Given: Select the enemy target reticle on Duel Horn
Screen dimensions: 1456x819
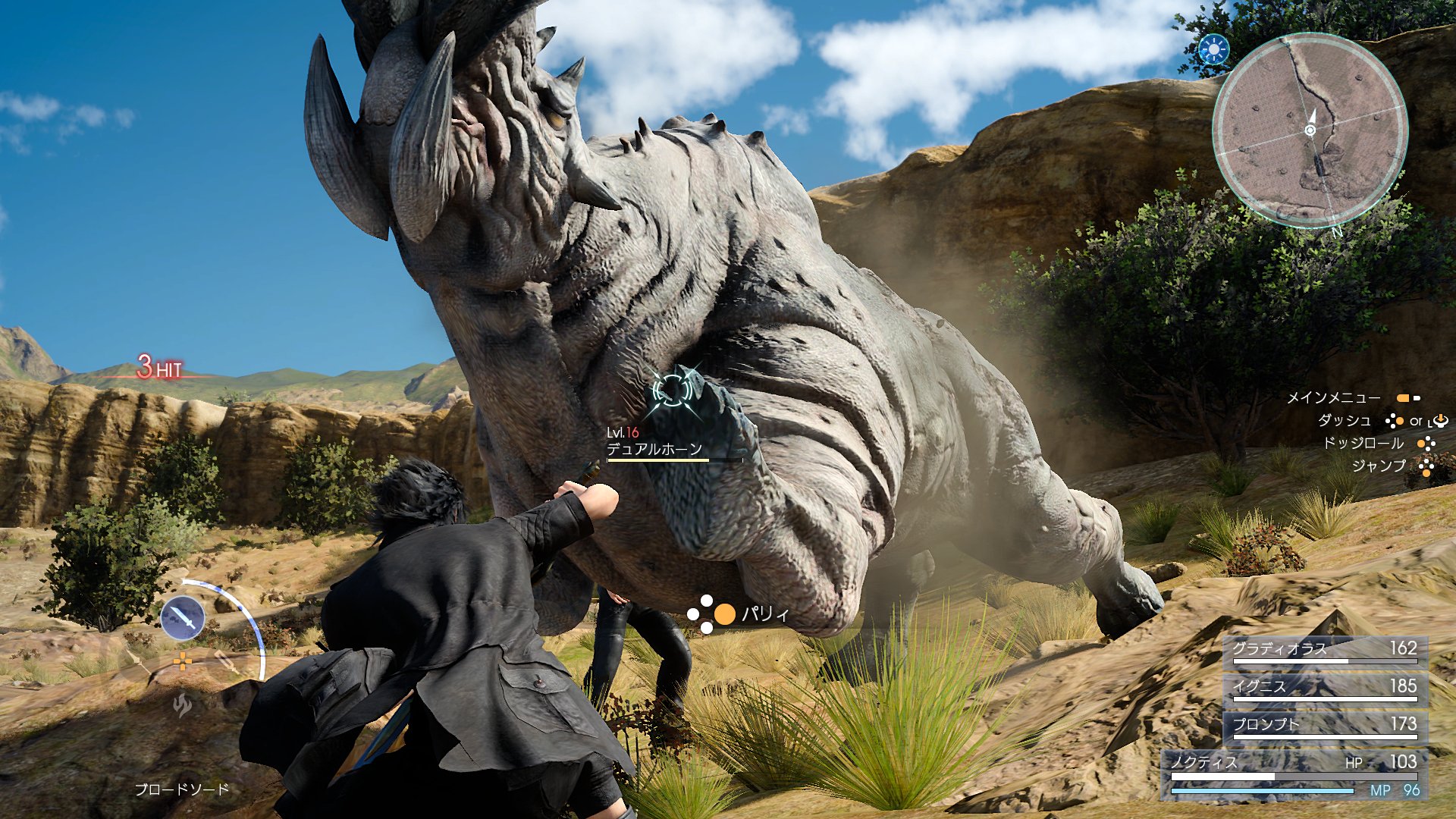Looking at the screenshot, I should point(673,389).
